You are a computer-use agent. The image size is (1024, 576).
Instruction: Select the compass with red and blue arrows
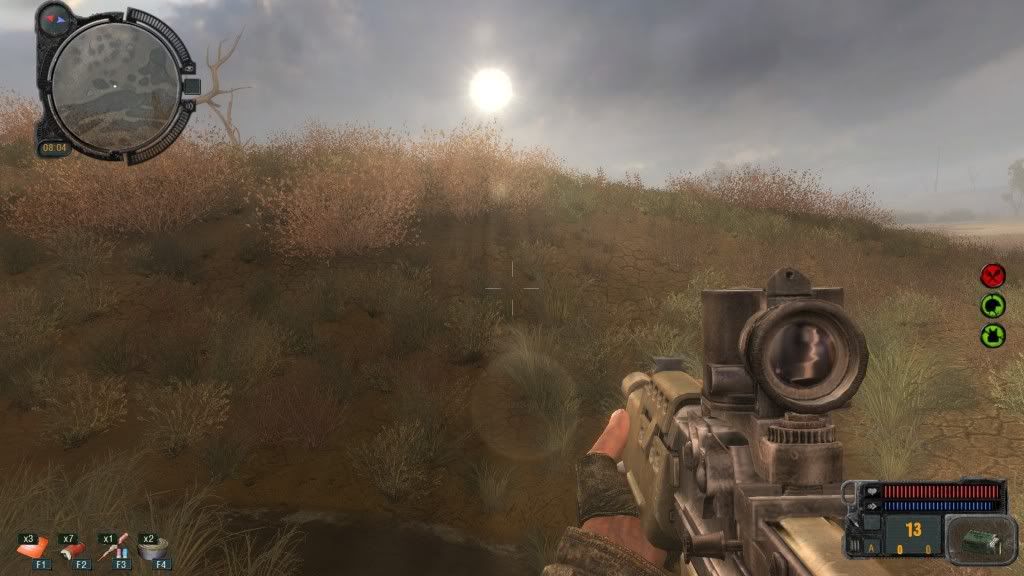[54, 17]
